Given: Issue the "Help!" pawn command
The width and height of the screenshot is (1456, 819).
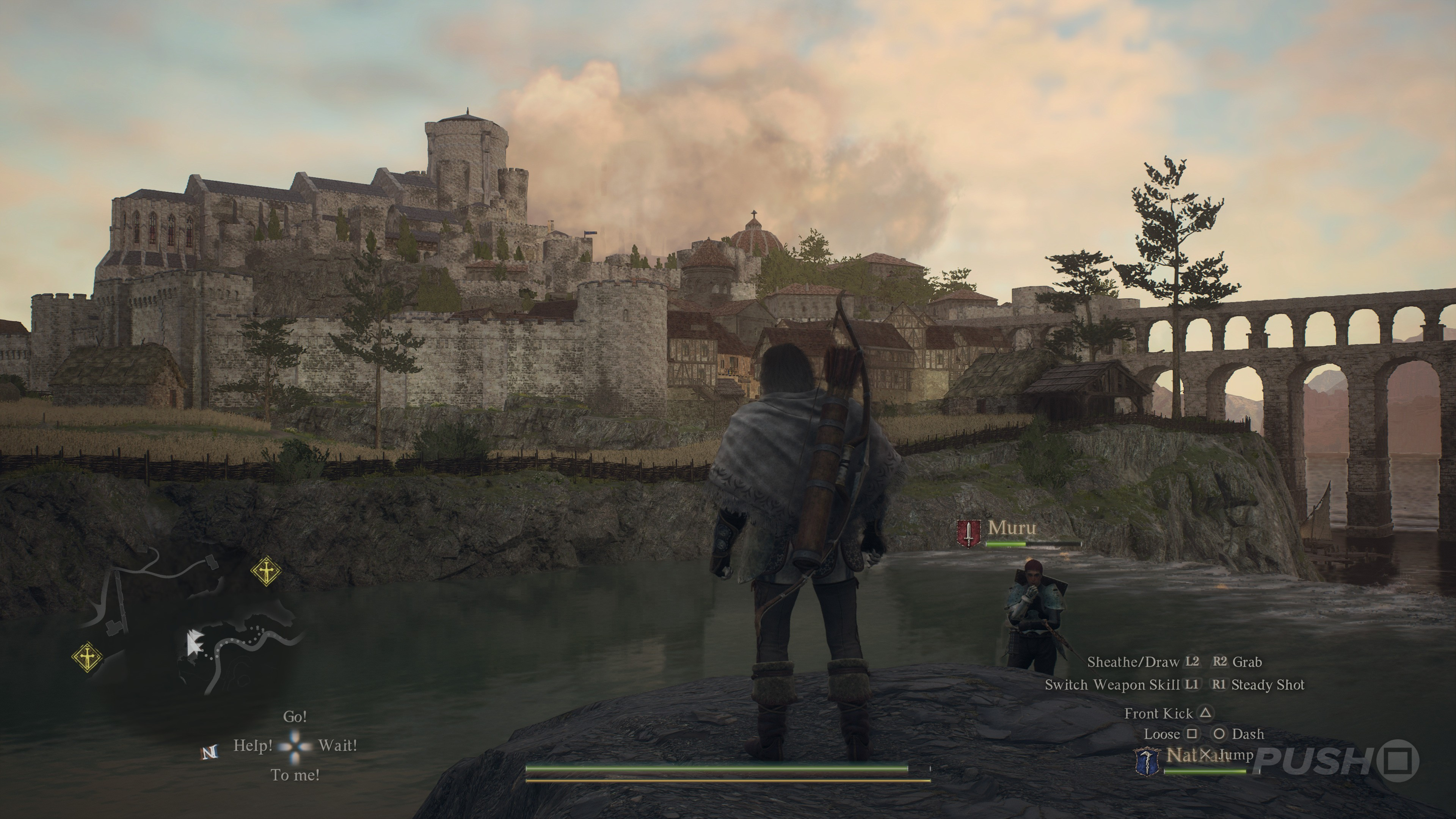Looking at the screenshot, I should click(x=253, y=745).
